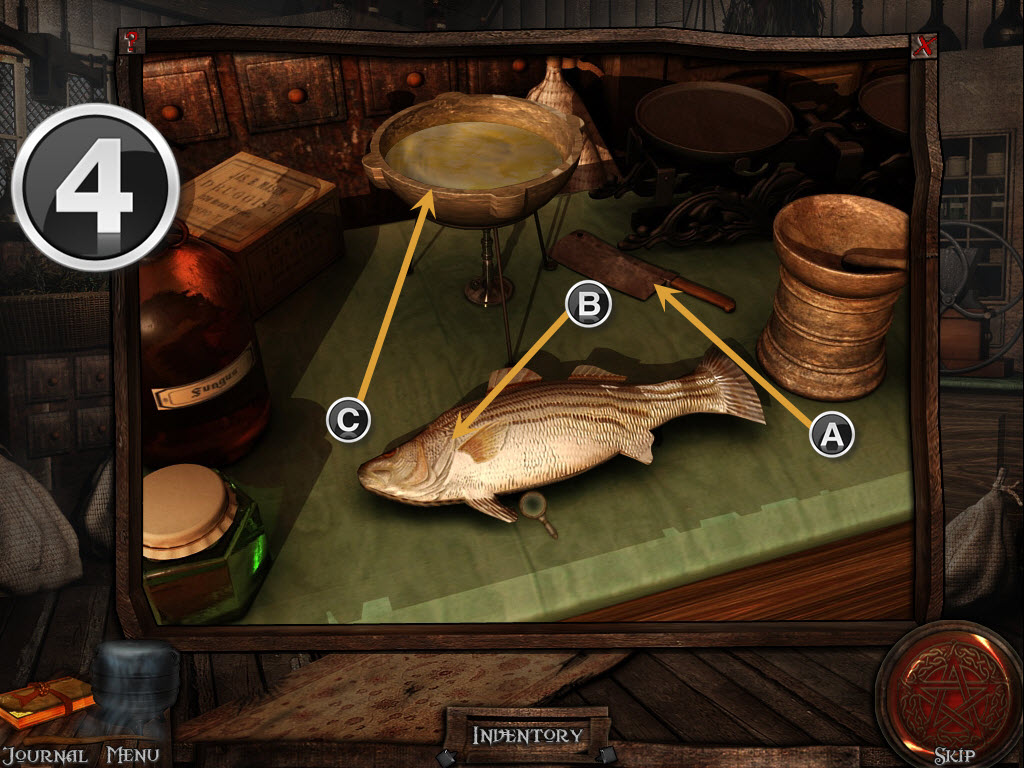Open the Journal
Viewport: 1024px width, 768px height.
click(x=44, y=755)
